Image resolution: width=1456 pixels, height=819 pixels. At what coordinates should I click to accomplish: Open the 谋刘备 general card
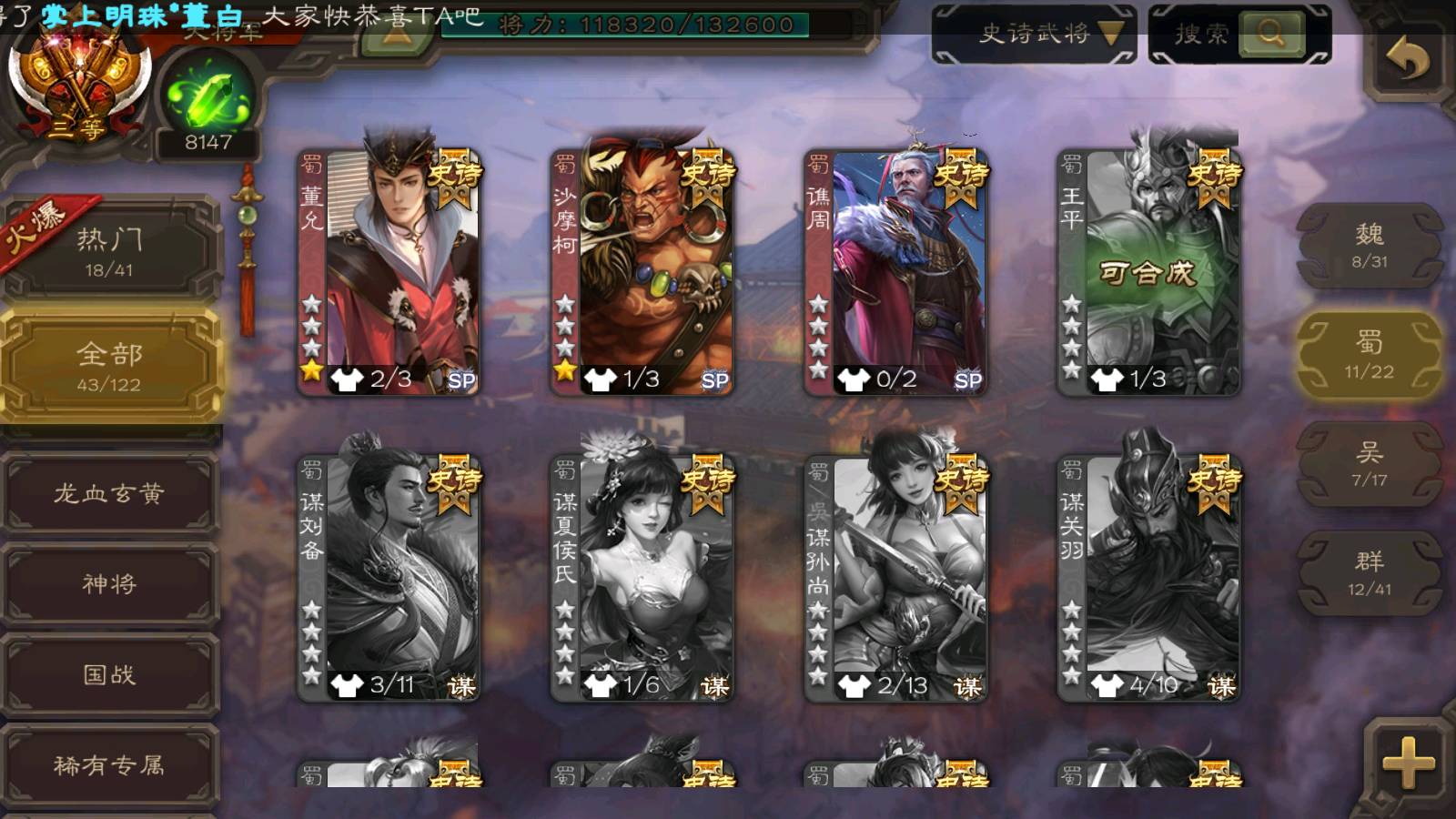389,577
